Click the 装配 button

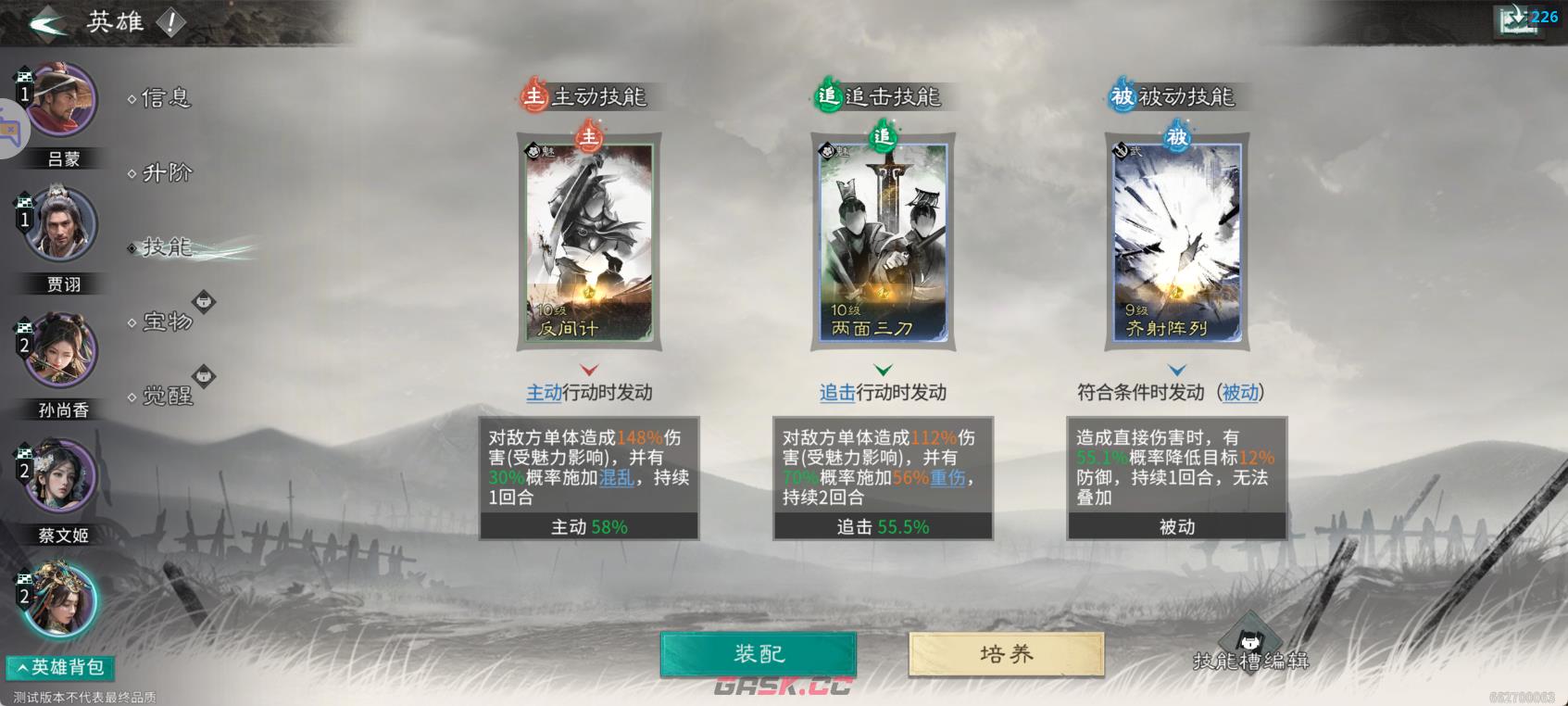tap(759, 652)
